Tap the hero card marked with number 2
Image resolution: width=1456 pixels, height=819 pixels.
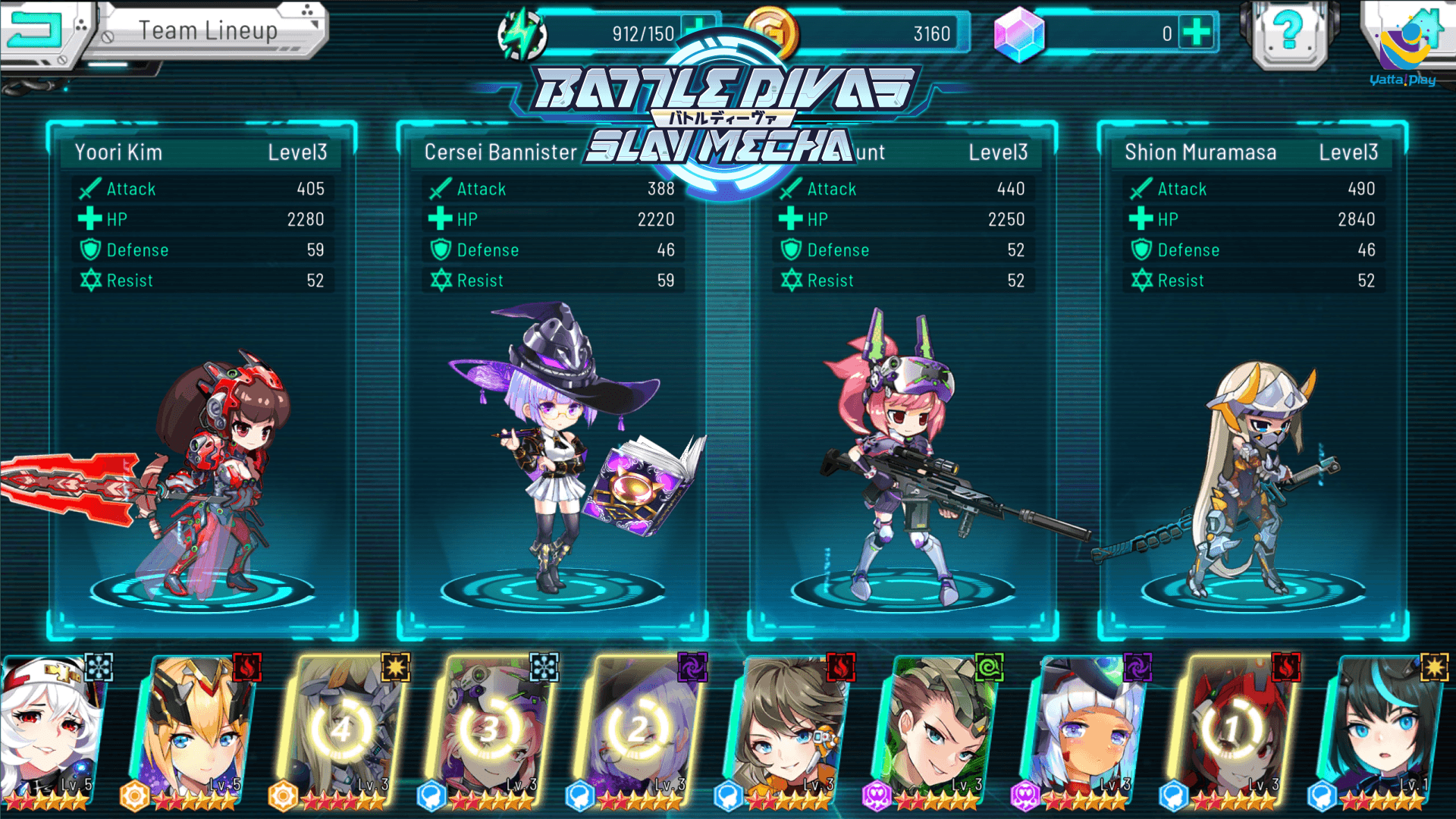click(639, 732)
